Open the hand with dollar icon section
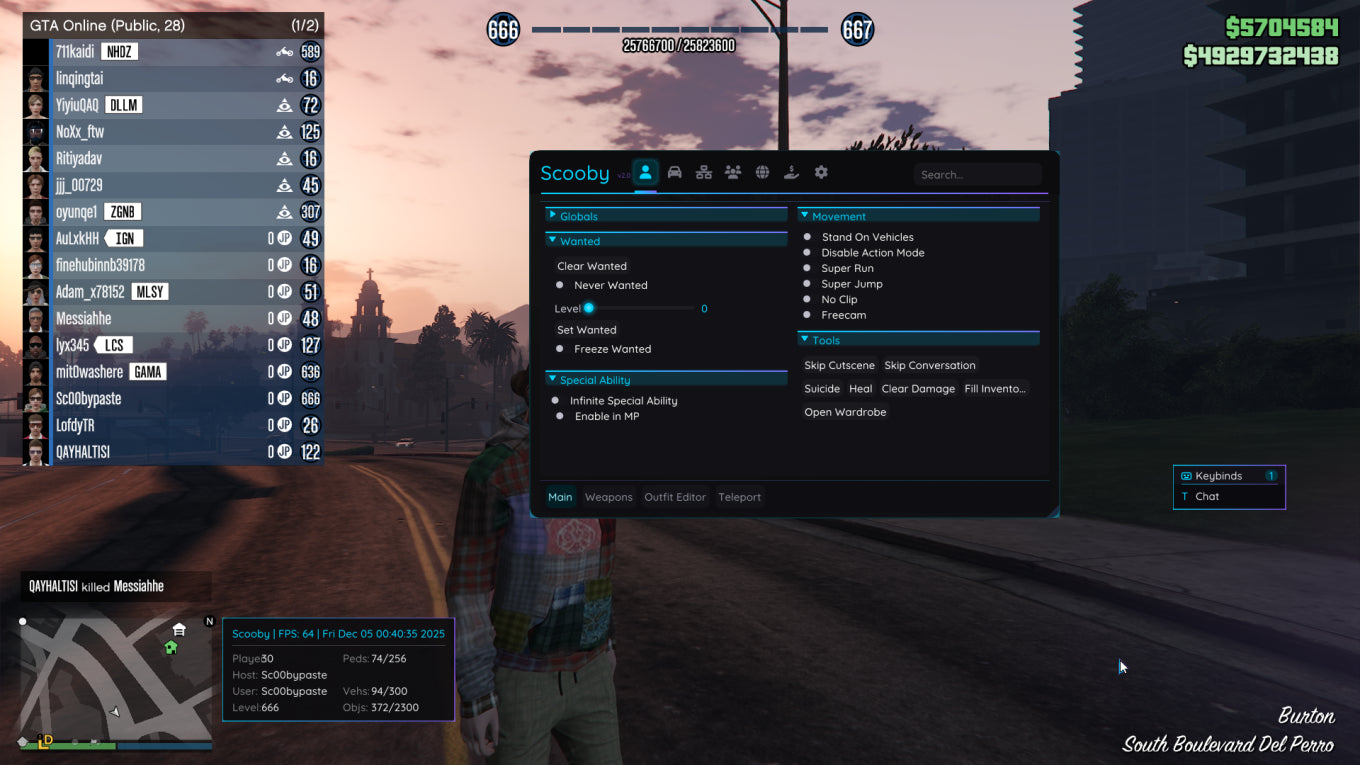 (x=791, y=173)
